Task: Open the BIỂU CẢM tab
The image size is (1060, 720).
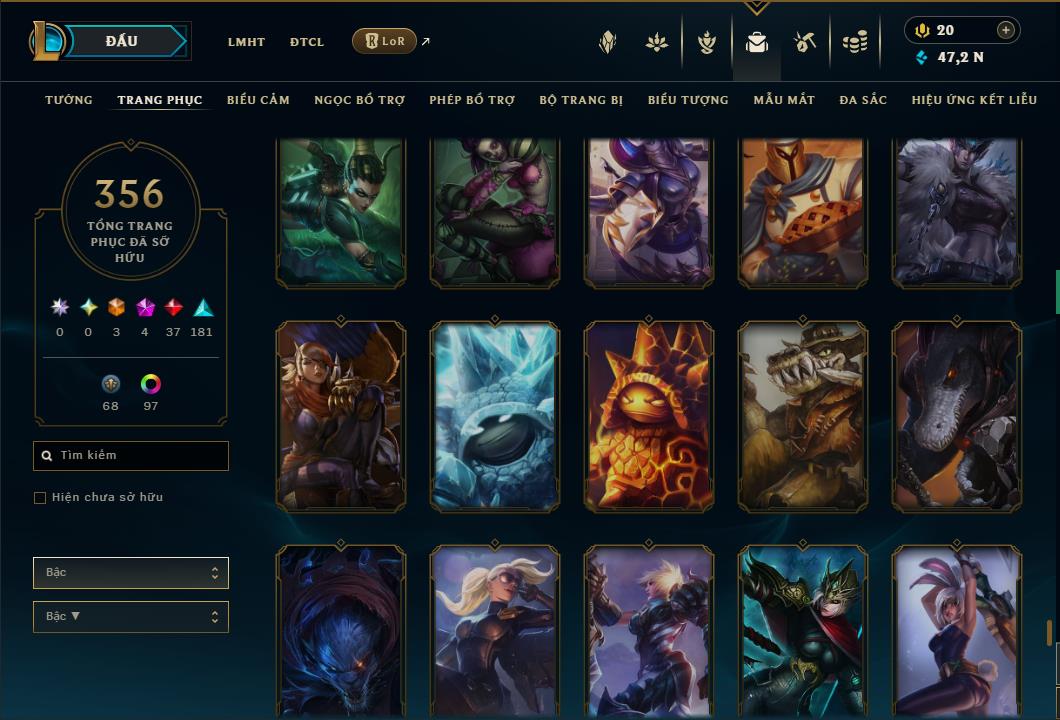Action: (x=258, y=100)
